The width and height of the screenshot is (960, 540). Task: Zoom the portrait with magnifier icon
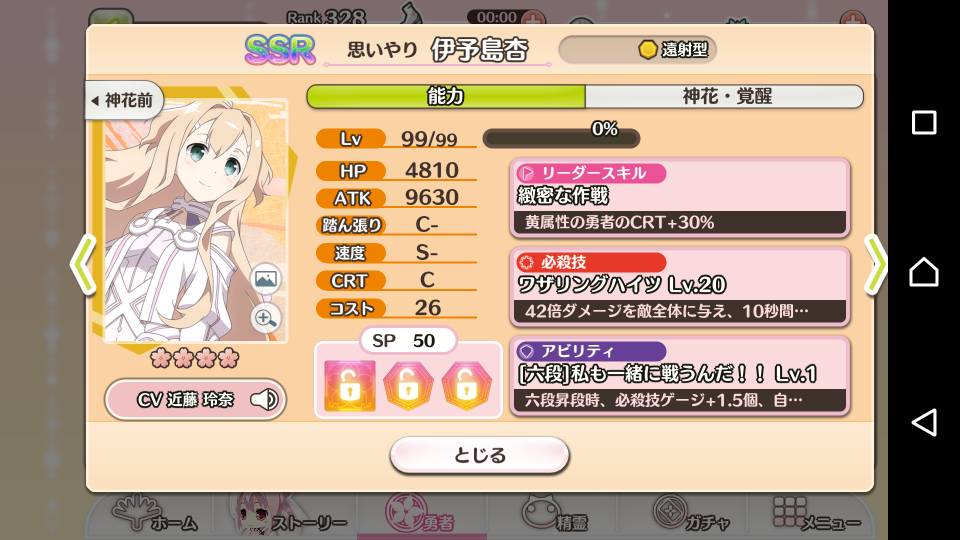(266, 318)
